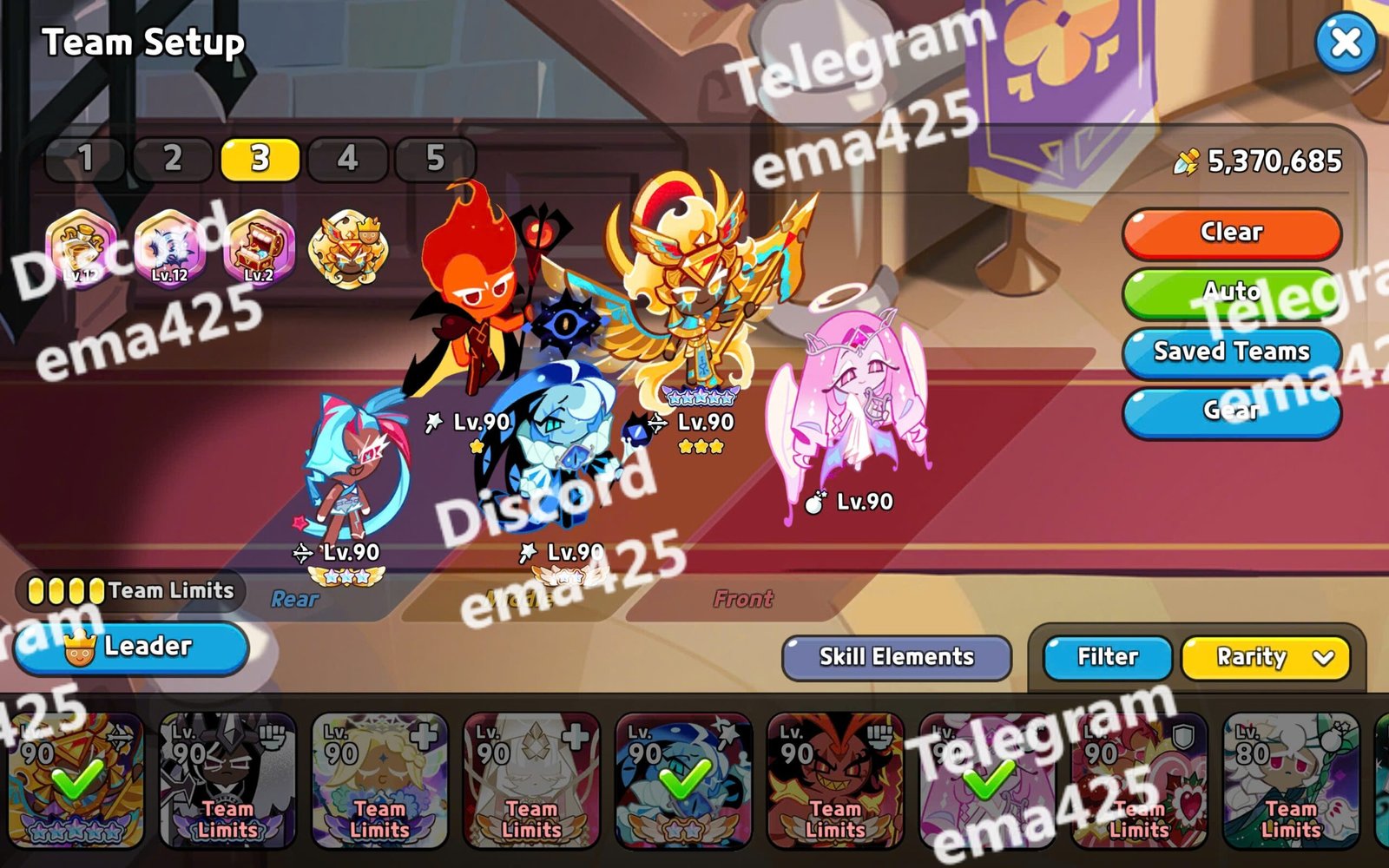Open team slot 5
Viewport: 1389px width, 868px height.
click(x=435, y=159)
